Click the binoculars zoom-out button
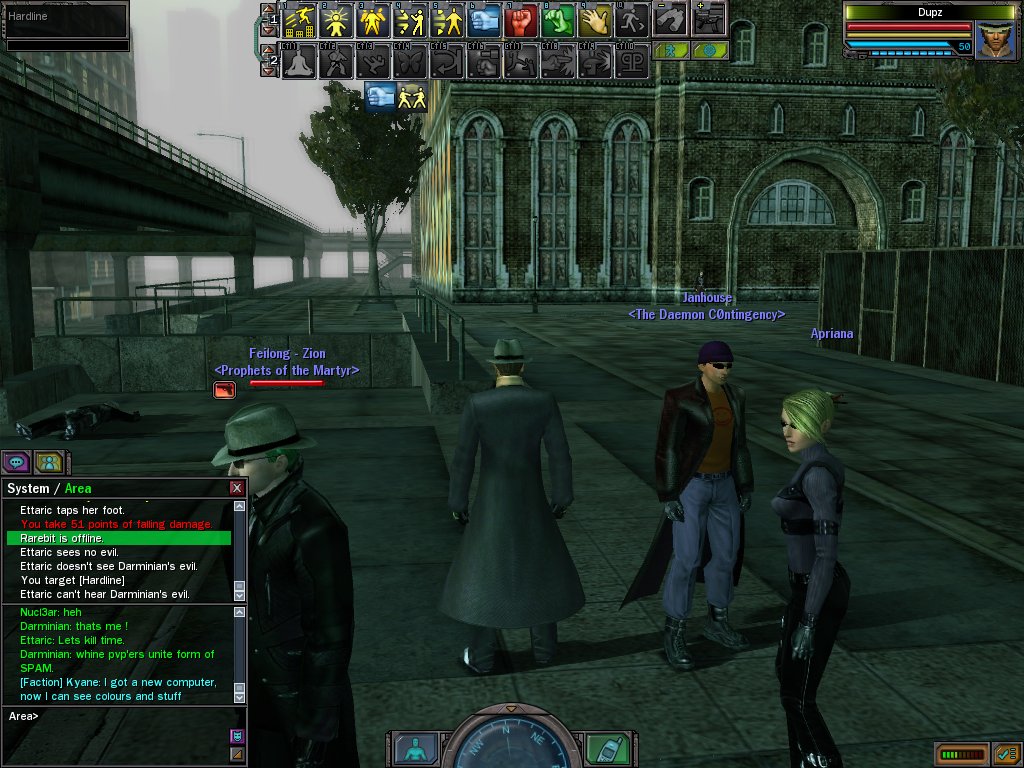The width and height of the screenshot is (1024, 768). (670, 17)
